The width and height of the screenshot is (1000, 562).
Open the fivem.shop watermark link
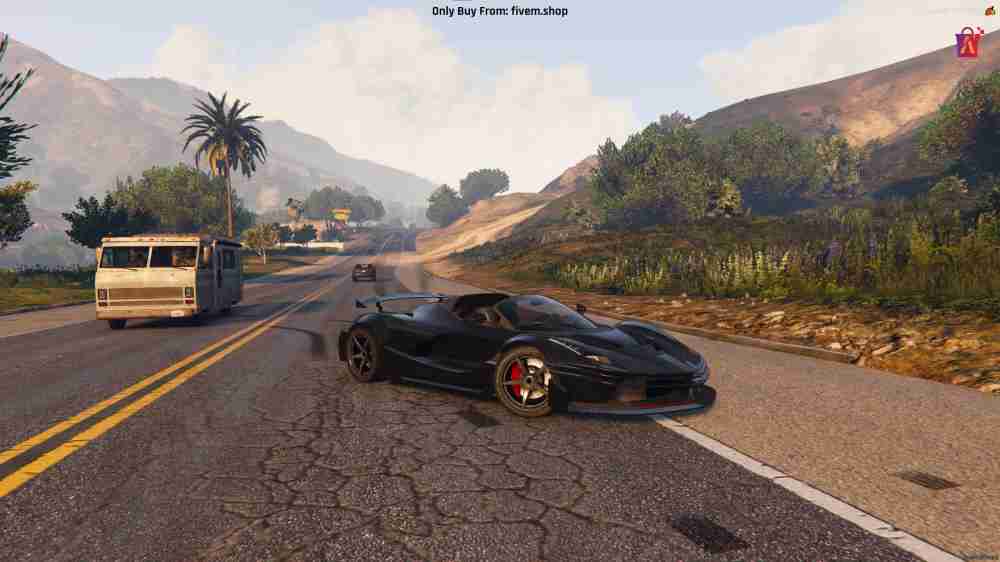point(499,11)
